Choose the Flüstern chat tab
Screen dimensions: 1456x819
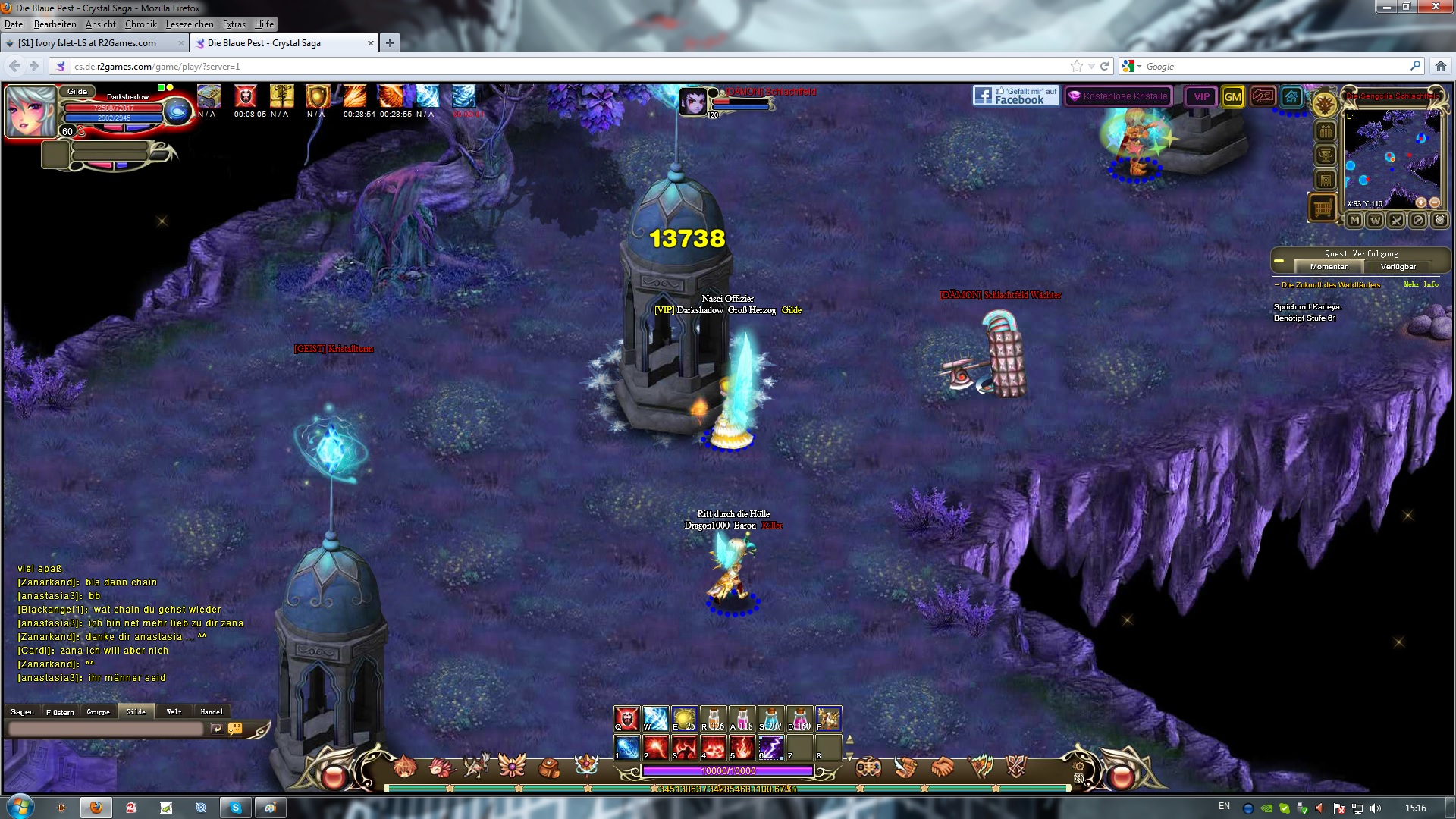pyautogui.click(x=60, y=711)
